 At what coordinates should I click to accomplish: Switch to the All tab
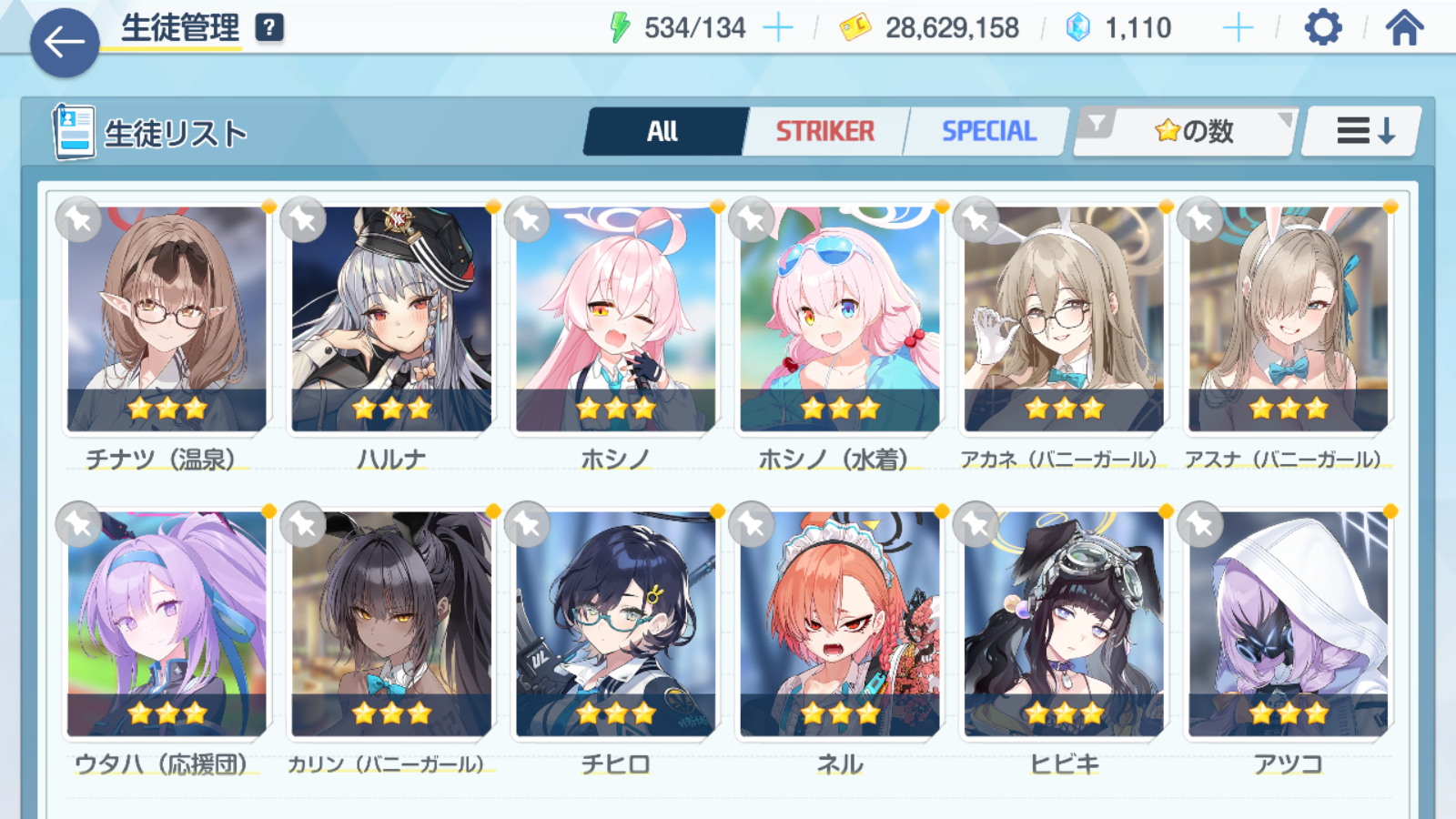662,132
